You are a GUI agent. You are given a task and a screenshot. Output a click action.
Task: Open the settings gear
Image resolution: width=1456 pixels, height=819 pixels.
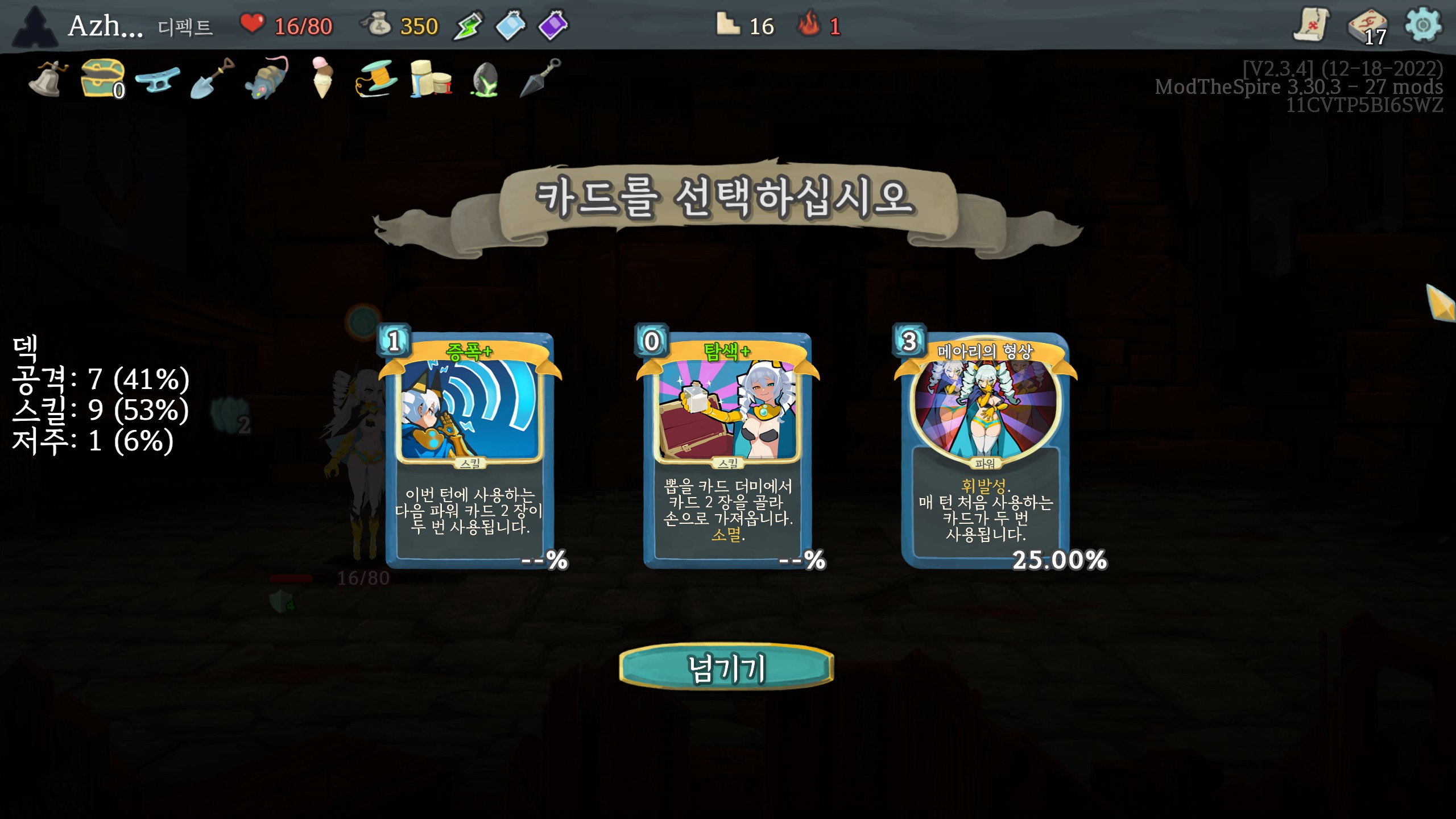[1422, 26]
